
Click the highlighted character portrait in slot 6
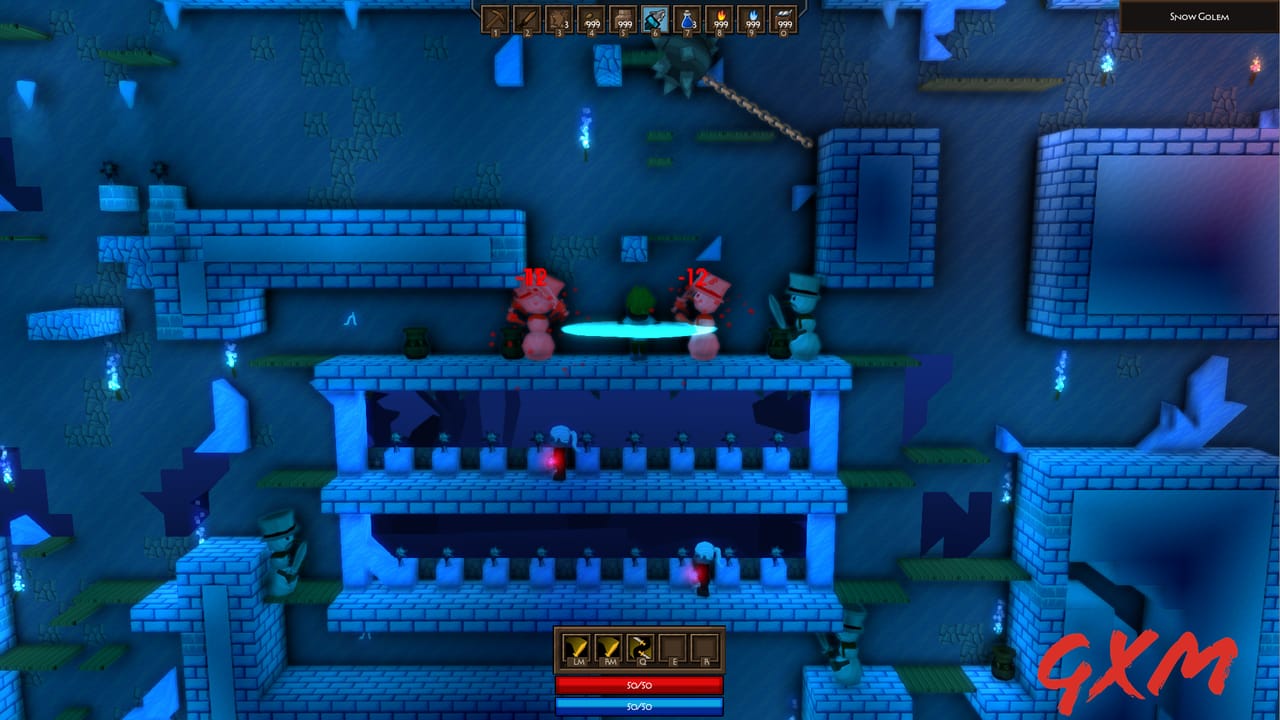click(x=654, y=17)
